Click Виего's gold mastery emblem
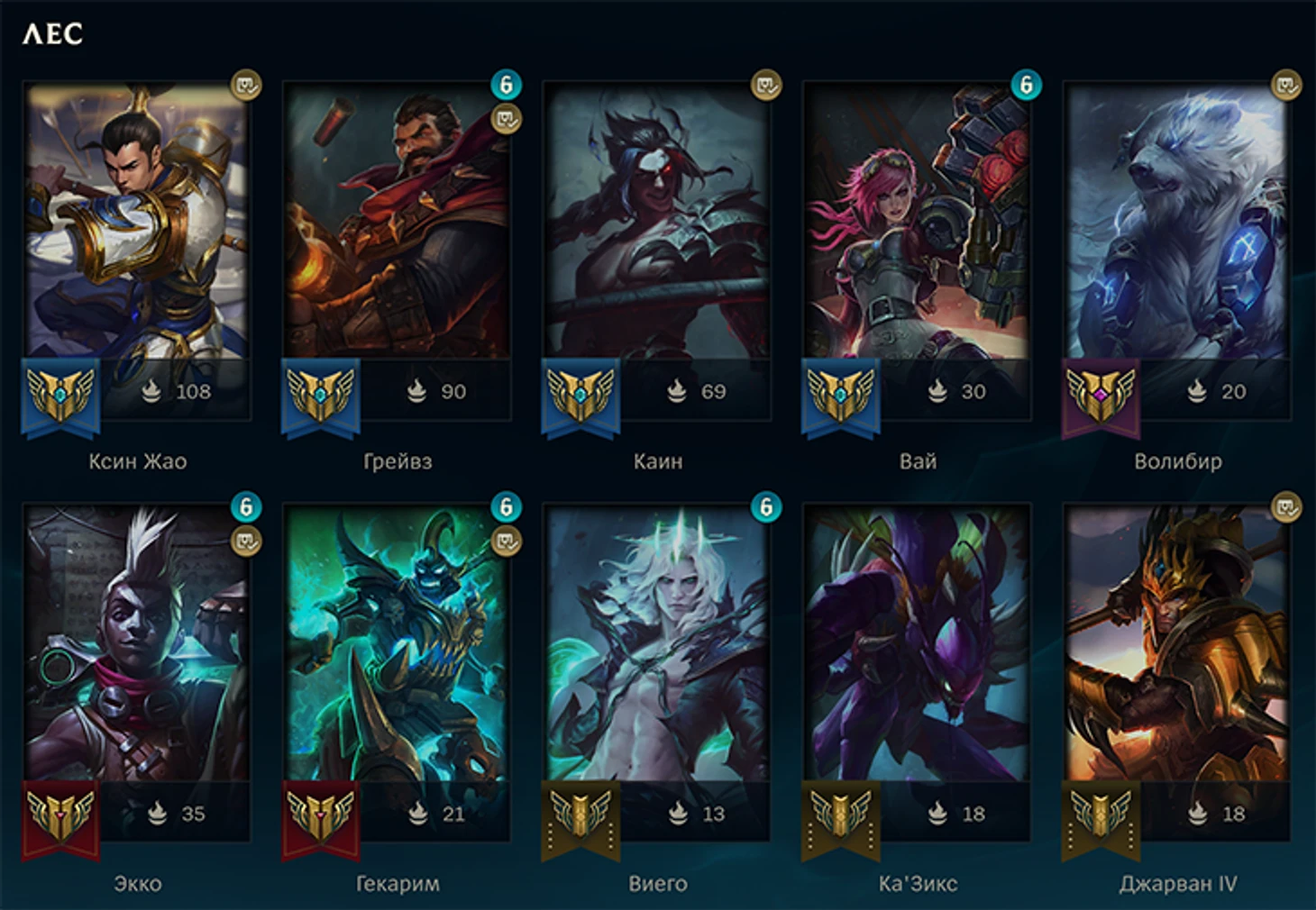Image resolution: width=1316 pixels, height=910 pixels. pos(580,817)
